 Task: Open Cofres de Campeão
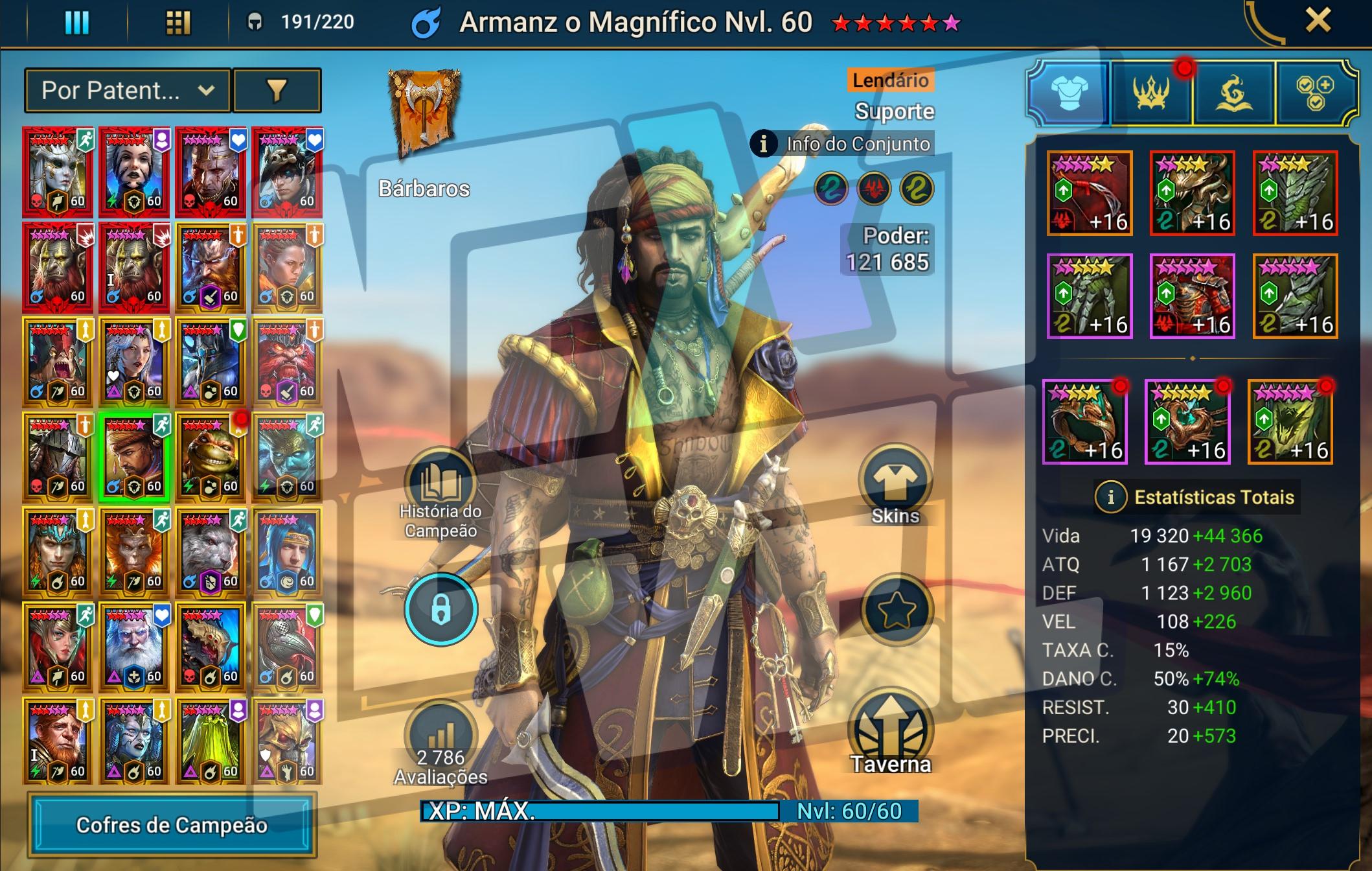[x=172, y=824]
